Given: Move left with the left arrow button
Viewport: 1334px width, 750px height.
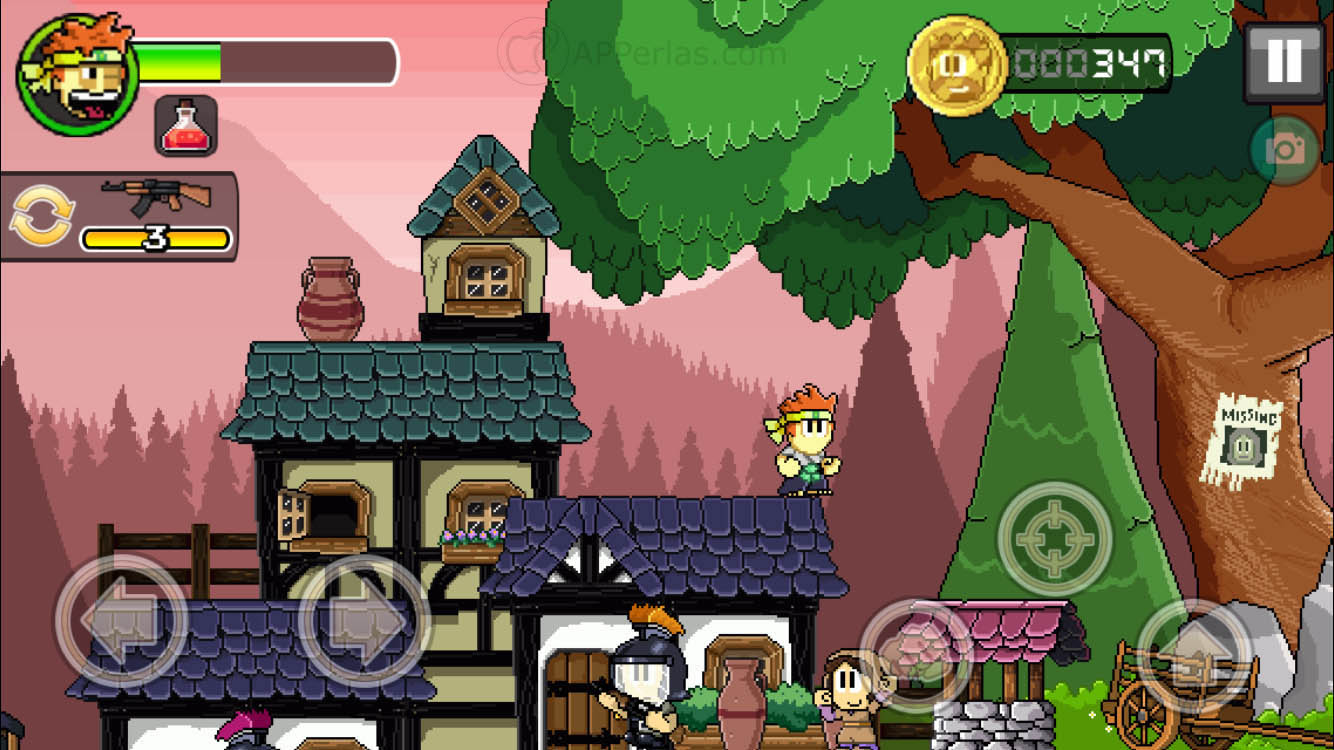Looking at the screenshot, I should 121,620.
